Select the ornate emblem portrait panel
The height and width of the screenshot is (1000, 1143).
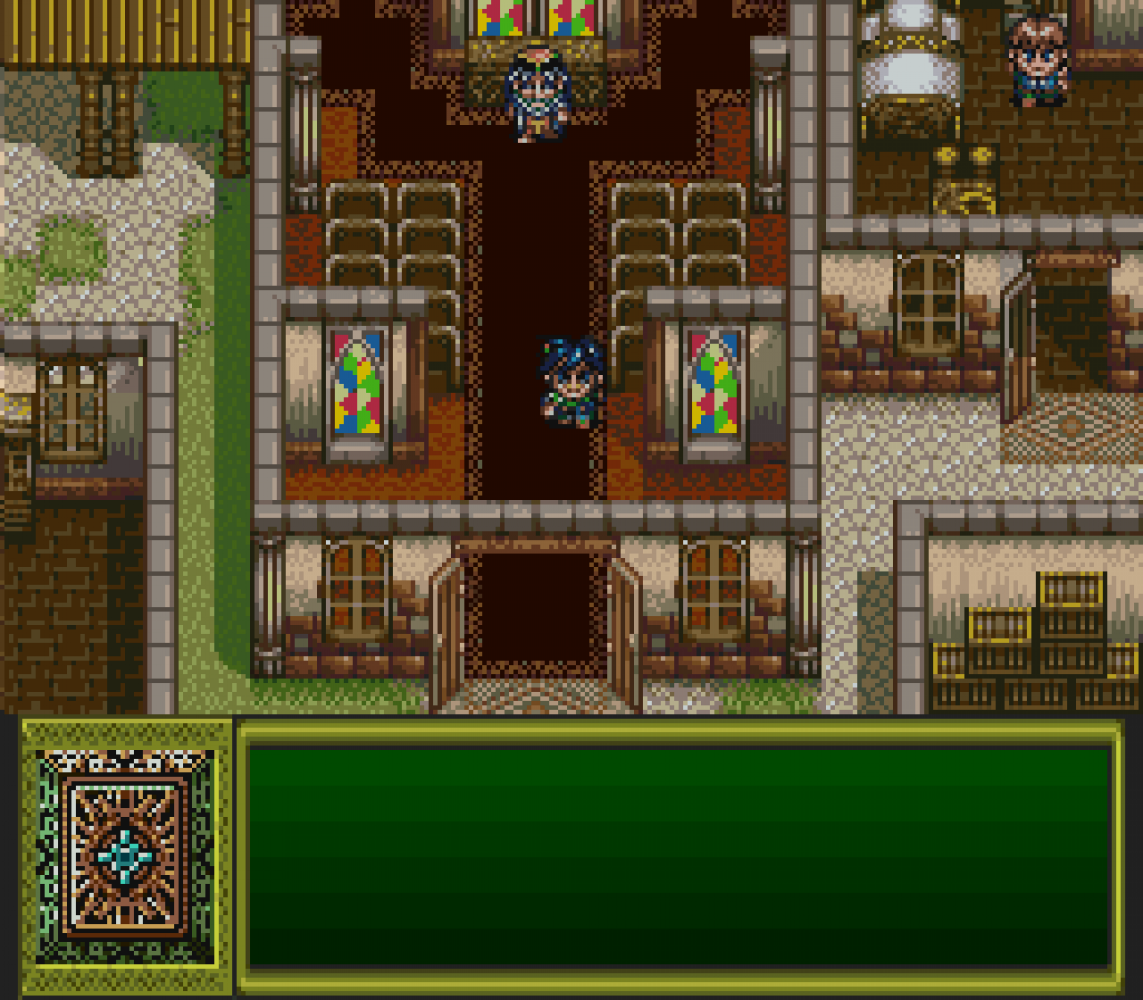pyautogui.click(x=125, y=857)
